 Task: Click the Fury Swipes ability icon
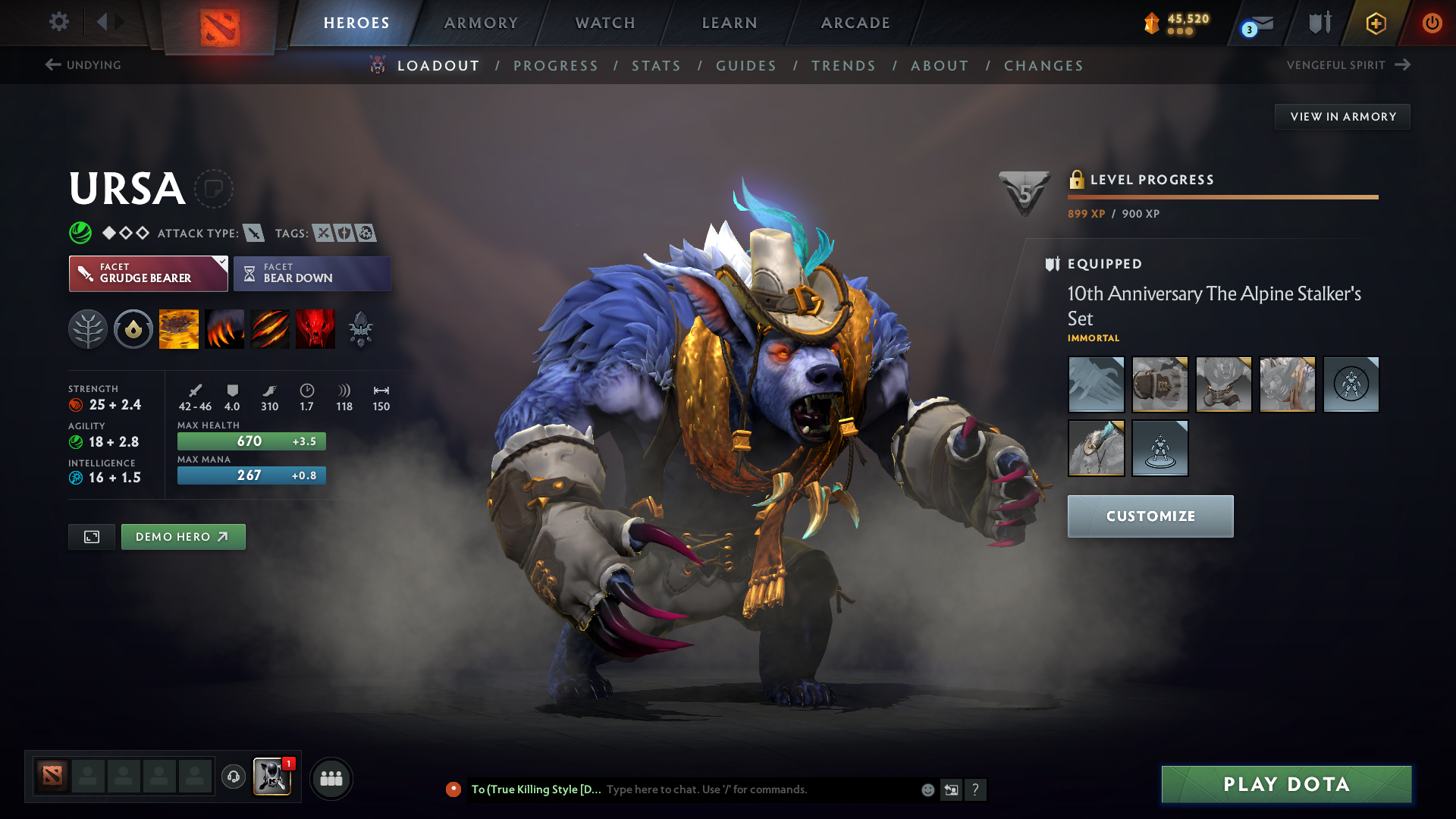click(x=270, y=328)
